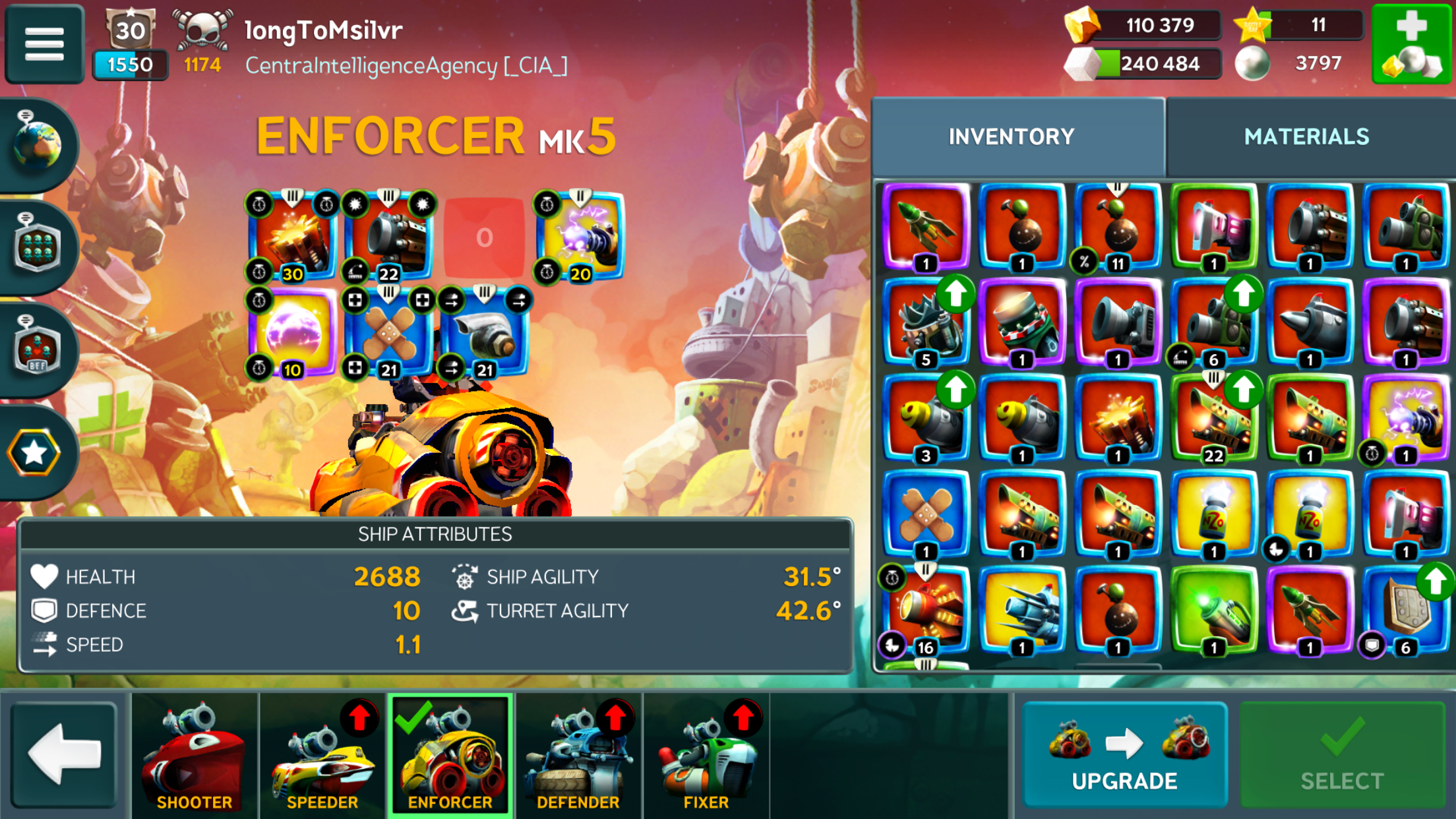Image resolution: width=1456 pixels, height=819 pixels.
Task: Buy more currency with green plus button
Action: (x=1412, y=44)
